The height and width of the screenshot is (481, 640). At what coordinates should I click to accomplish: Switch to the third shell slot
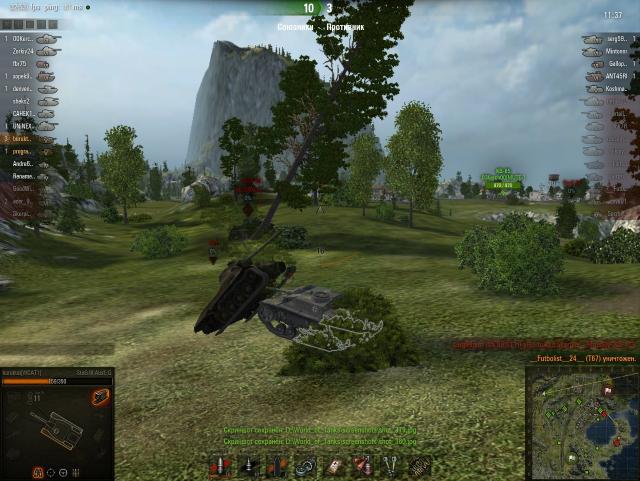click(277, 465)
